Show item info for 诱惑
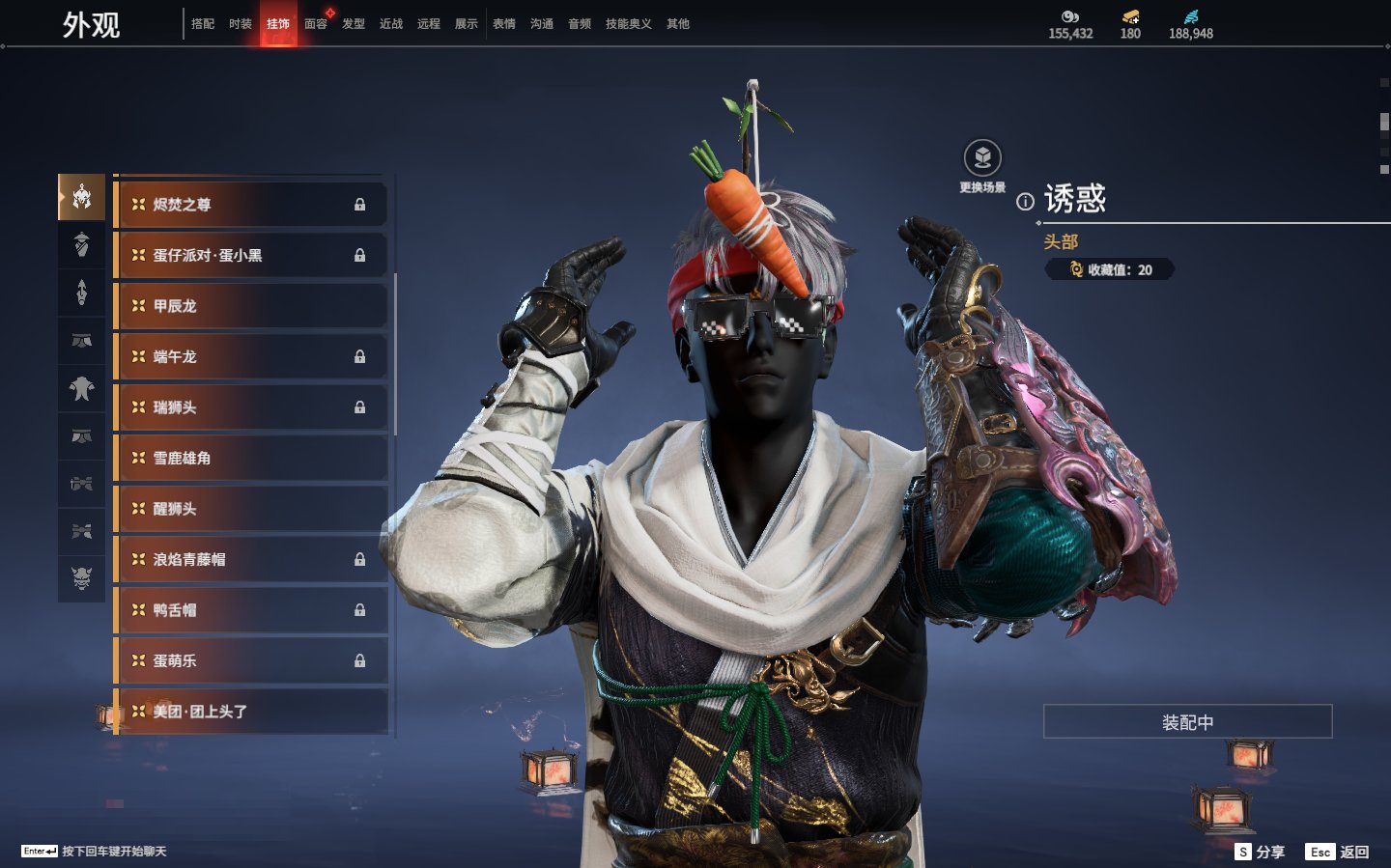The image size is (1391, 868). click(1025, 202)
